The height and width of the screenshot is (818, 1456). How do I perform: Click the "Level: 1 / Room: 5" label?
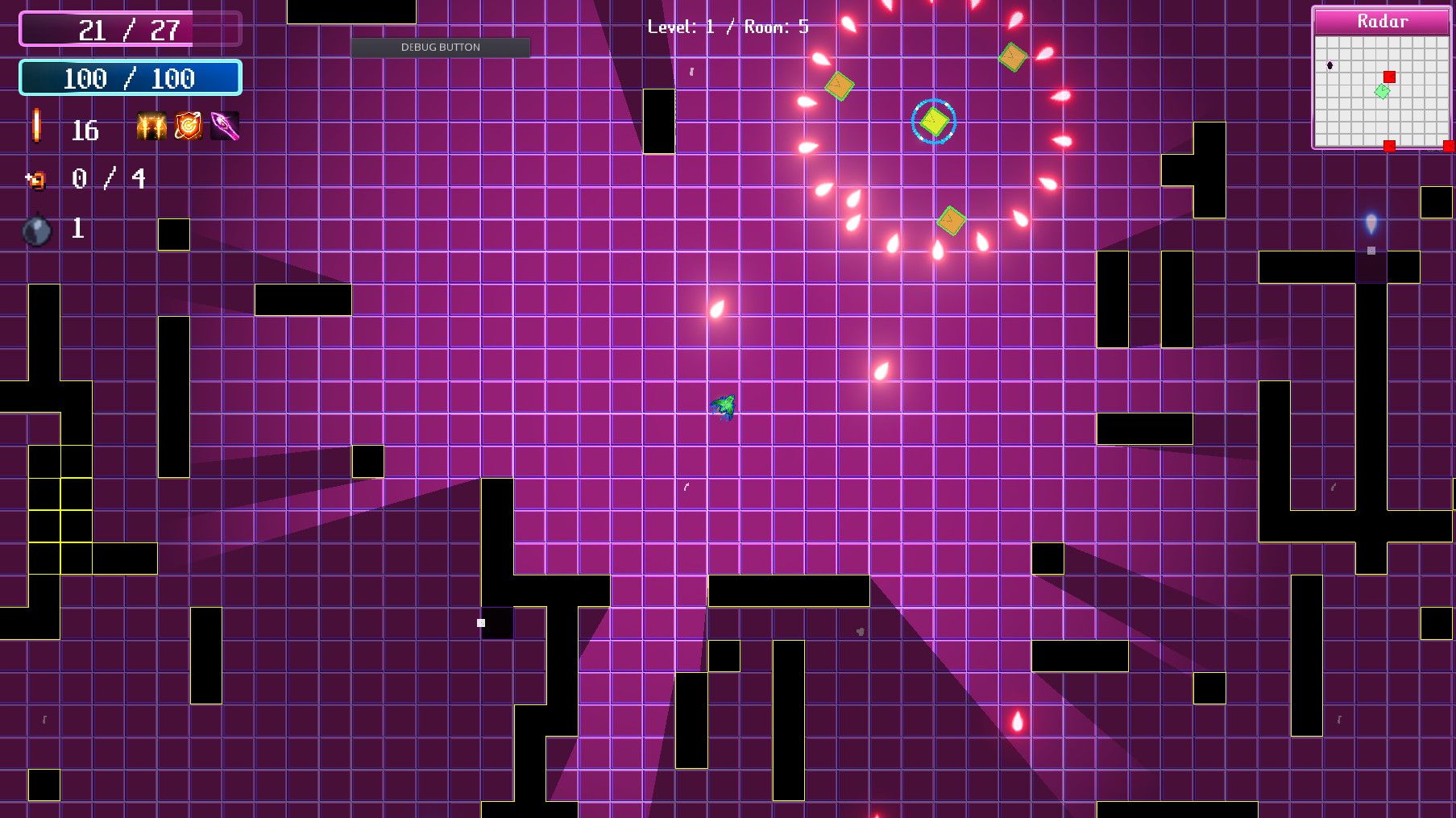coord(728,26)
